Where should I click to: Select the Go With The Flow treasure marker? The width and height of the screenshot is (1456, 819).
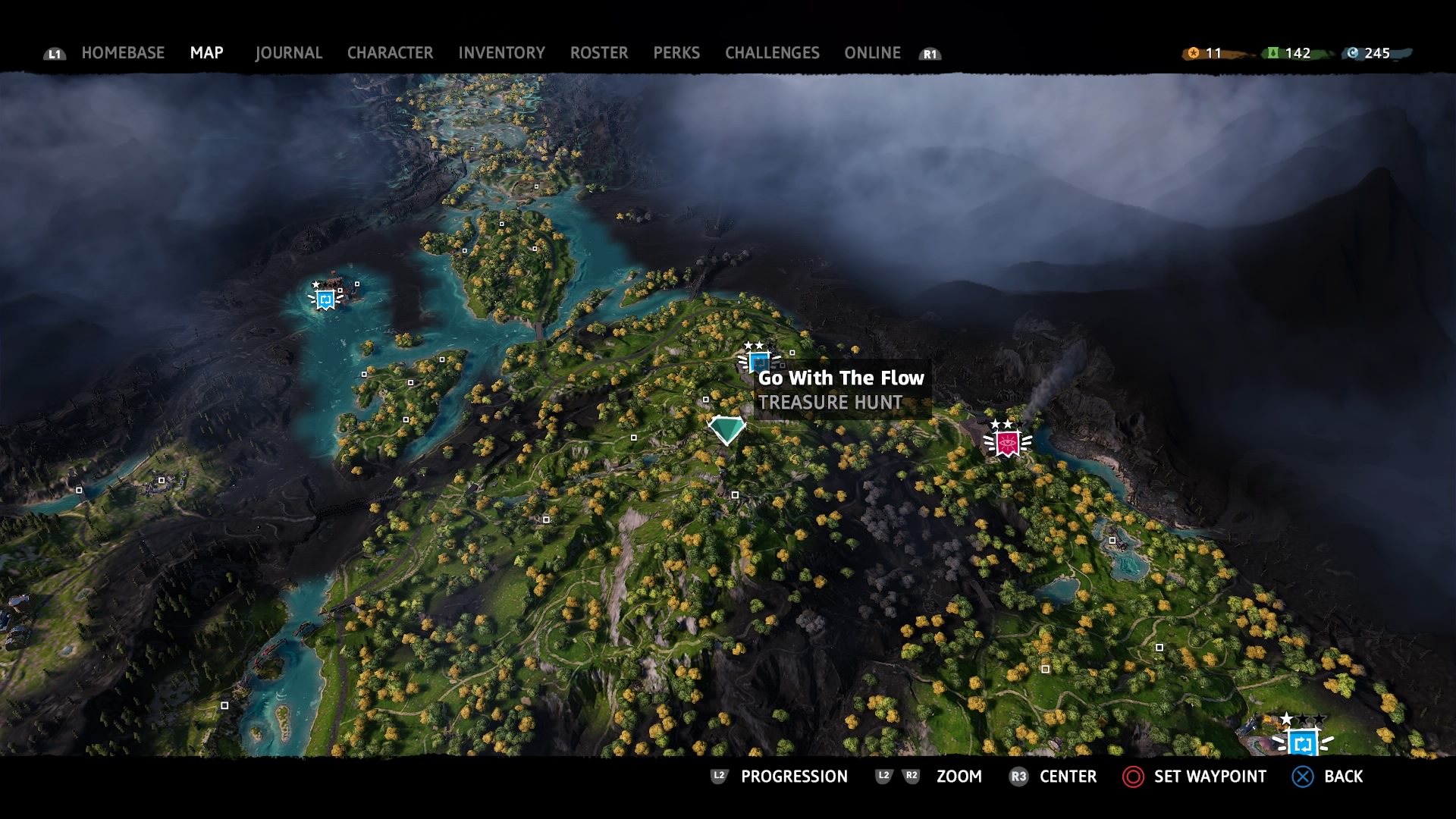pos(726,429)
